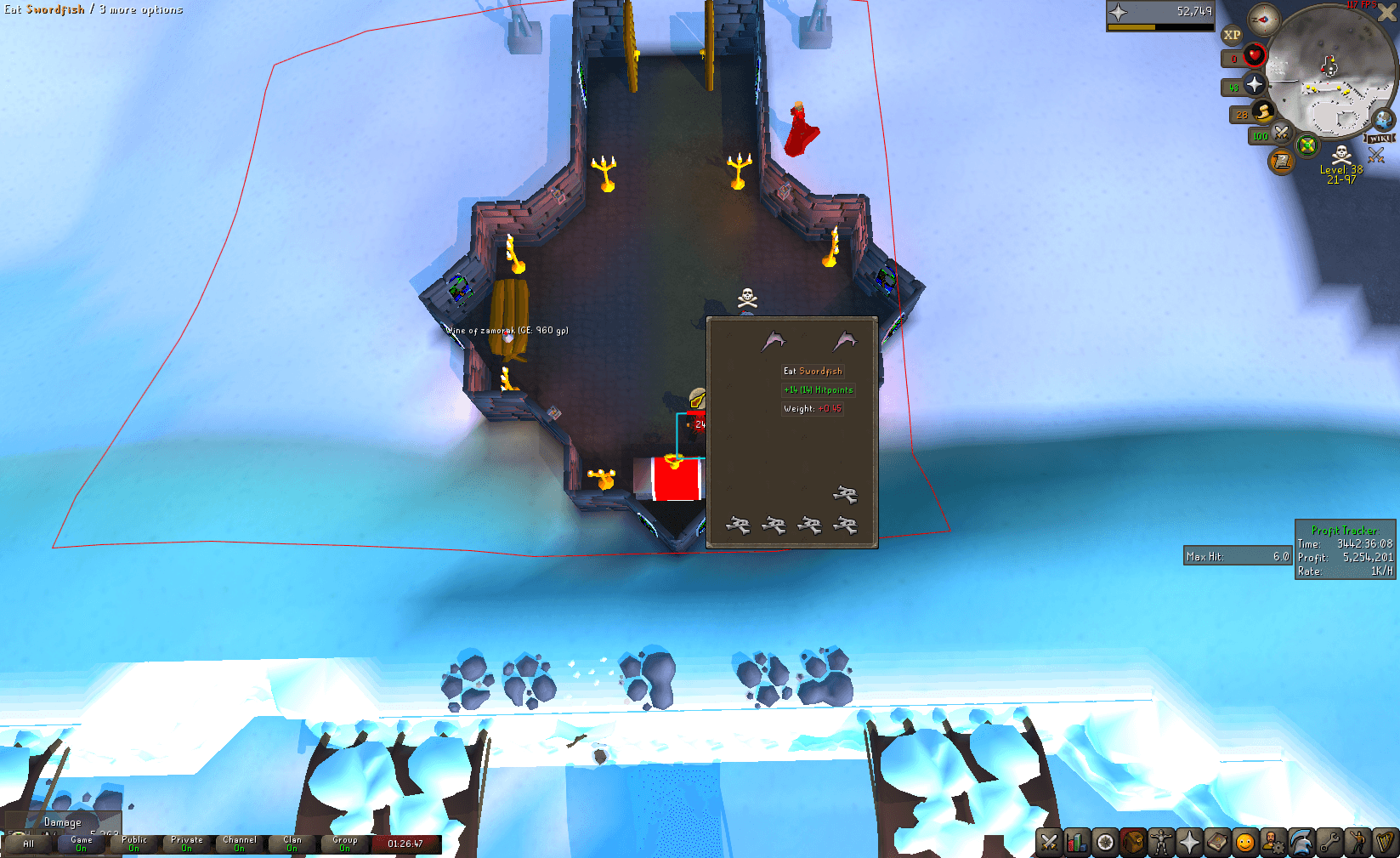Open the Emotes smiley tab
Image resolution: width=1400 pixels, height=858 pixels.
tap(1245, 843)
